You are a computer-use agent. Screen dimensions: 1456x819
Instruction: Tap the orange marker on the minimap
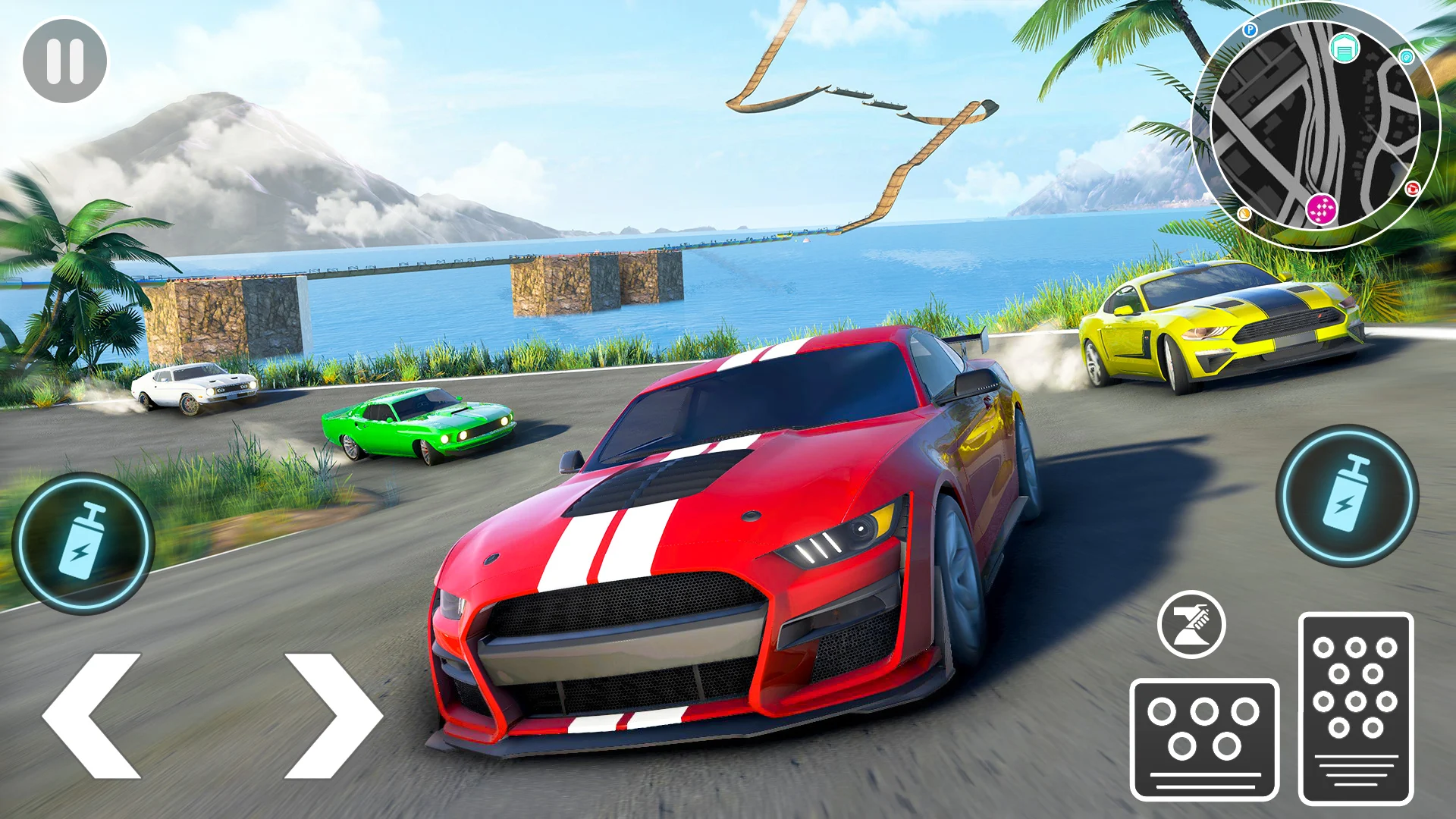click(x=1244, y=213)
